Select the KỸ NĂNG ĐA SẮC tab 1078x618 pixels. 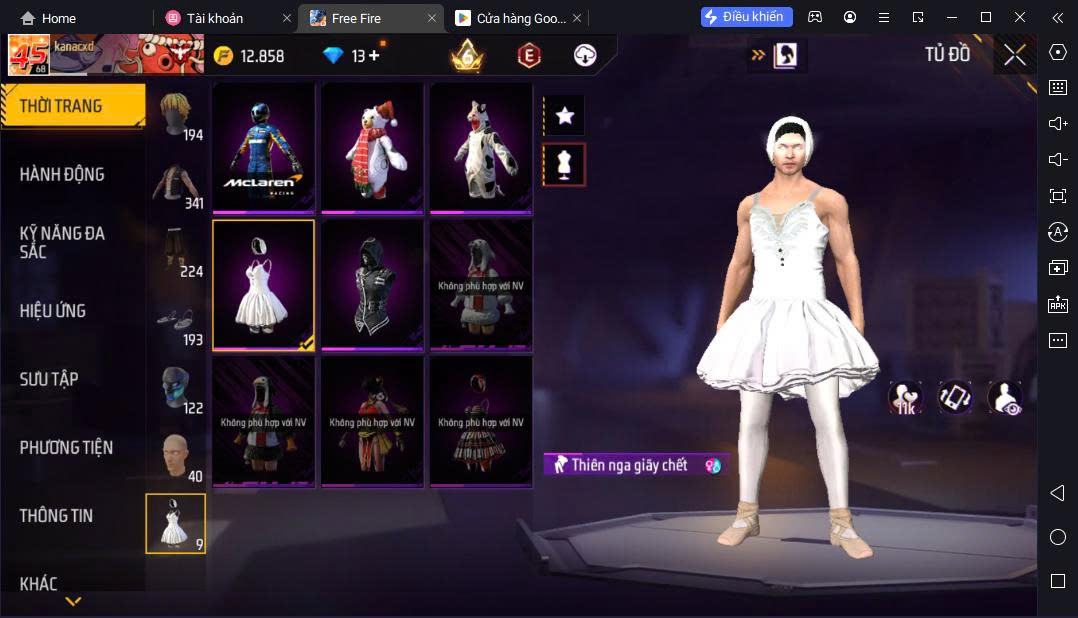click(62, 242)
